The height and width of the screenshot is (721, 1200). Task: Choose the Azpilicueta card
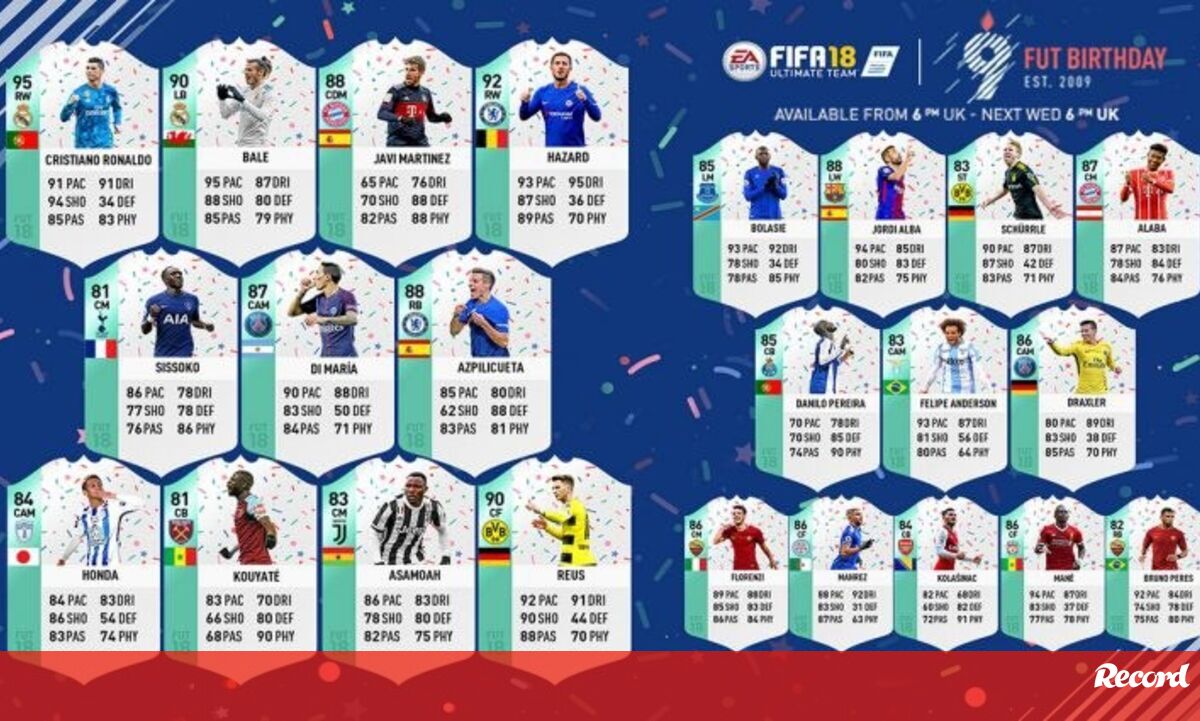(475, 360)
